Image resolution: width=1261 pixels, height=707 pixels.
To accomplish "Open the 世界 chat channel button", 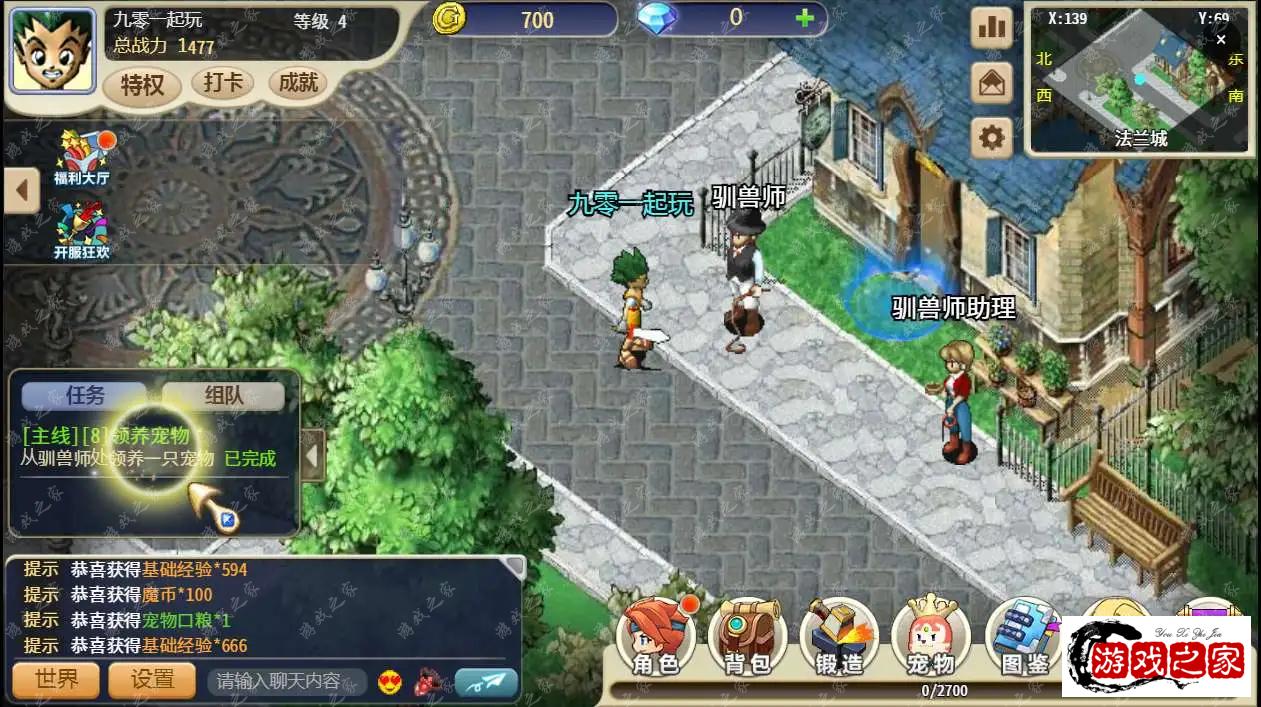I will [56, 680].
